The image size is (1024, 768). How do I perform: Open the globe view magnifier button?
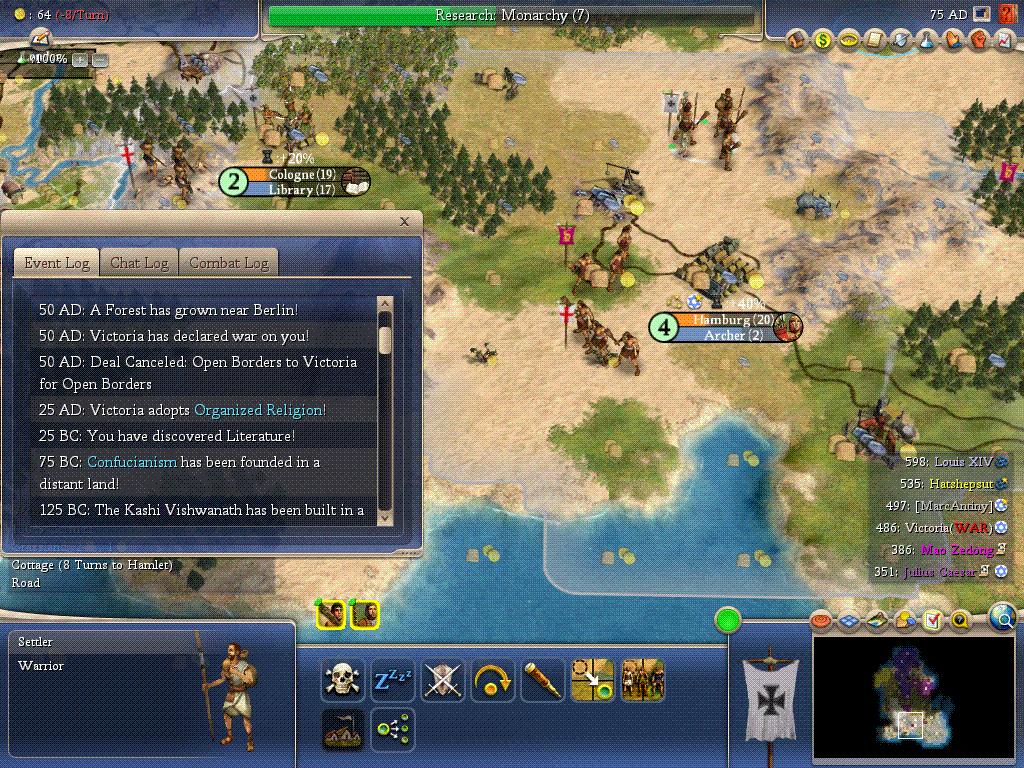[x=1003, y=618]
